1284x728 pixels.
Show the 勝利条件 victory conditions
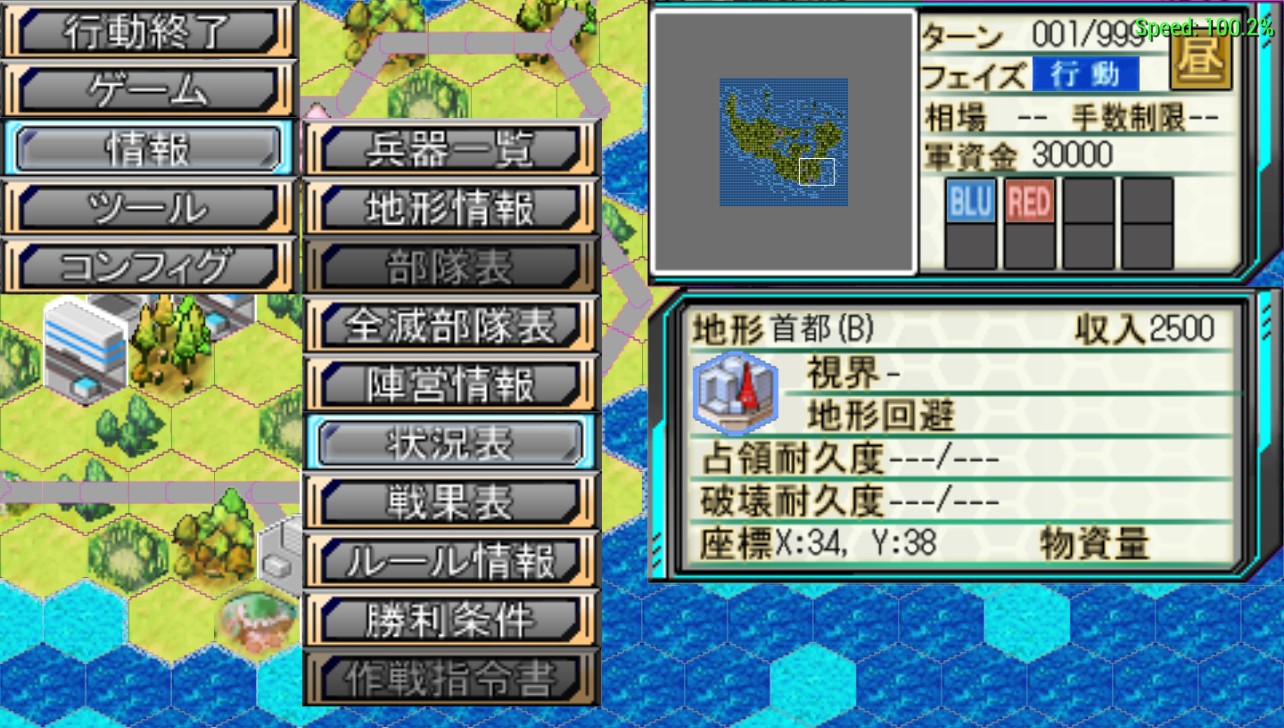(451, 620)
